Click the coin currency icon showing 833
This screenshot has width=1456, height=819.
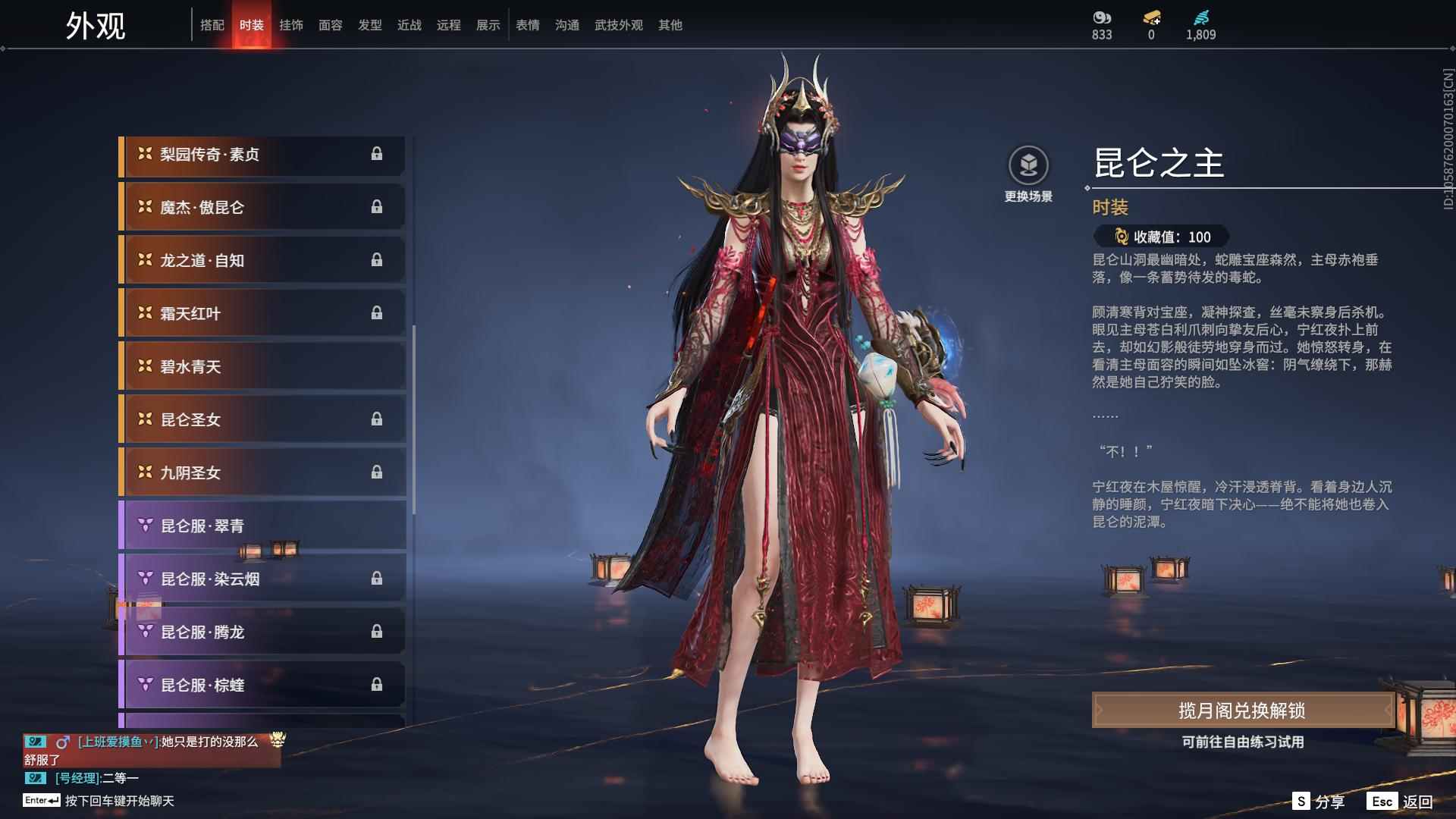(x=1100, y=17)
